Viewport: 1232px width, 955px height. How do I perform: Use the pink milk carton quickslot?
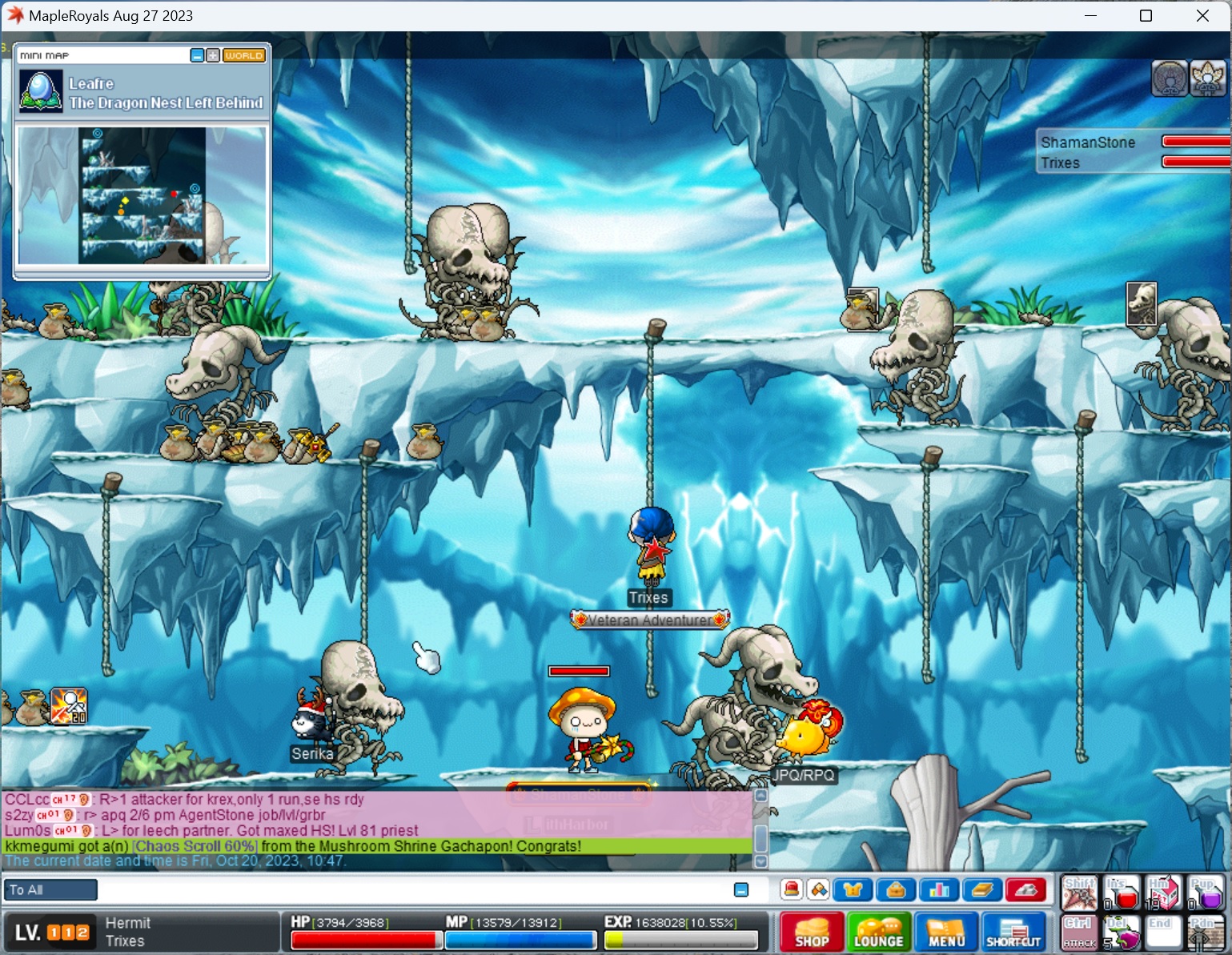click(1163, 893)
